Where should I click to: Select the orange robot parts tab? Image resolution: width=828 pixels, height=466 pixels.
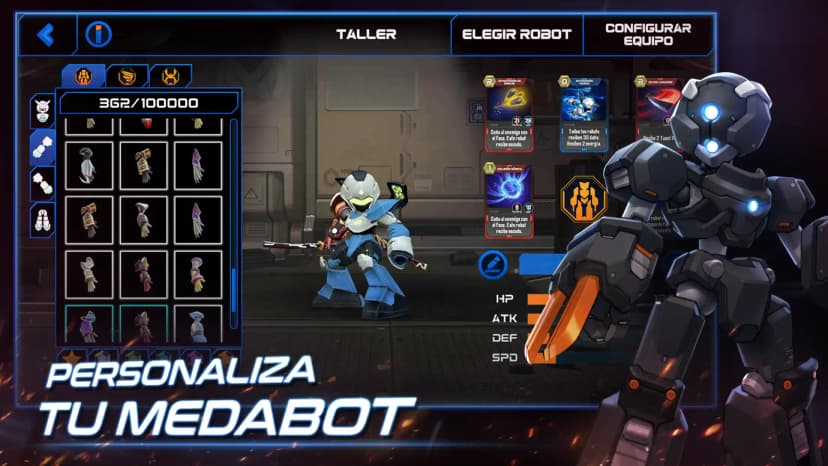84,76
